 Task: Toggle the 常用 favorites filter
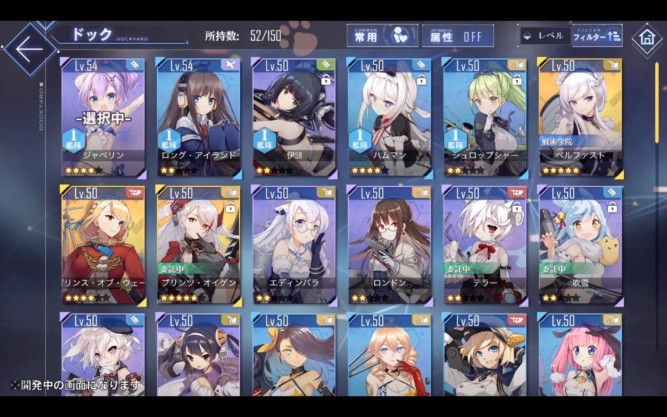[382, 36]
